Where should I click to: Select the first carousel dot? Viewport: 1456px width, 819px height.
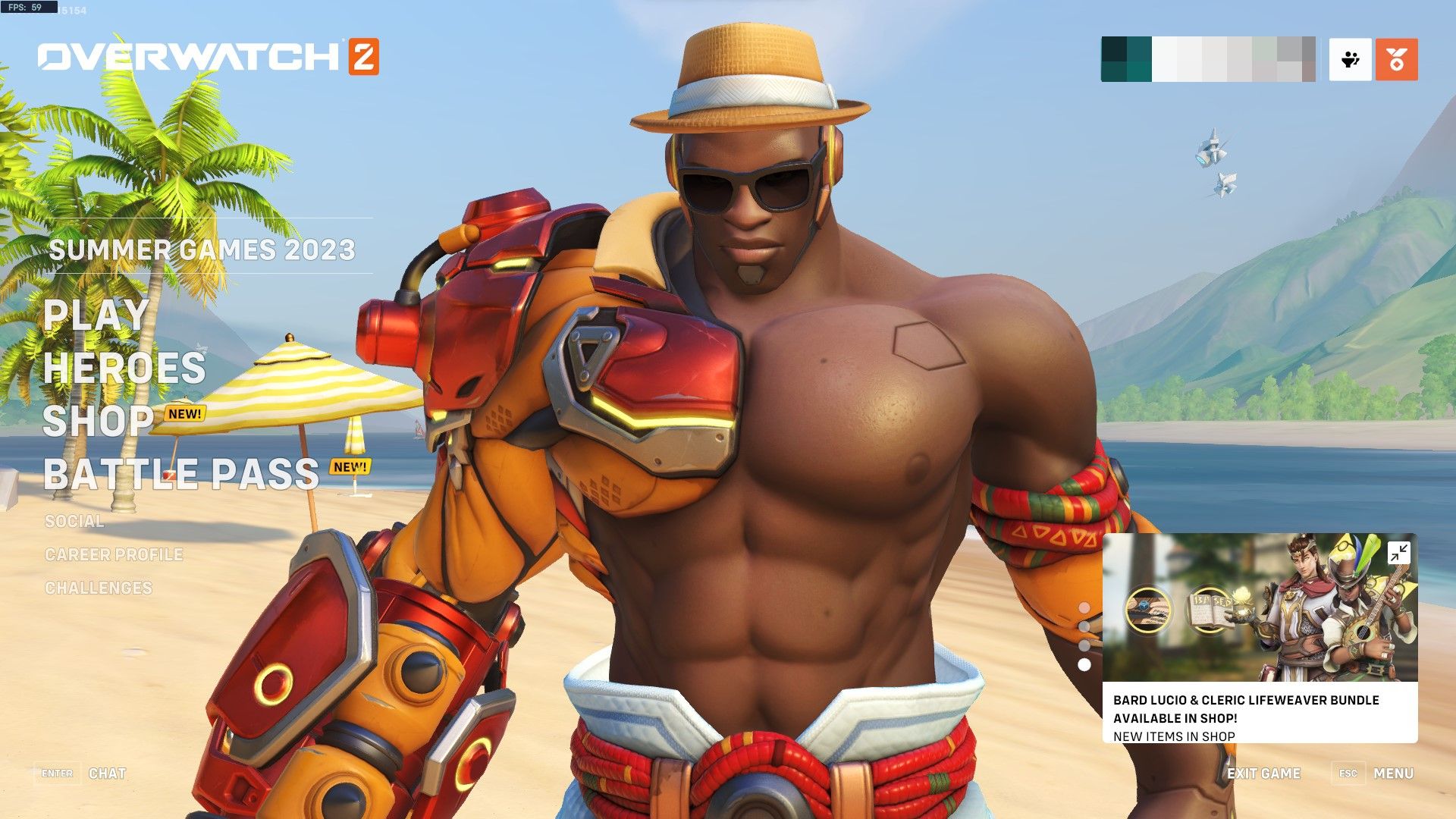click(1086, 607)
